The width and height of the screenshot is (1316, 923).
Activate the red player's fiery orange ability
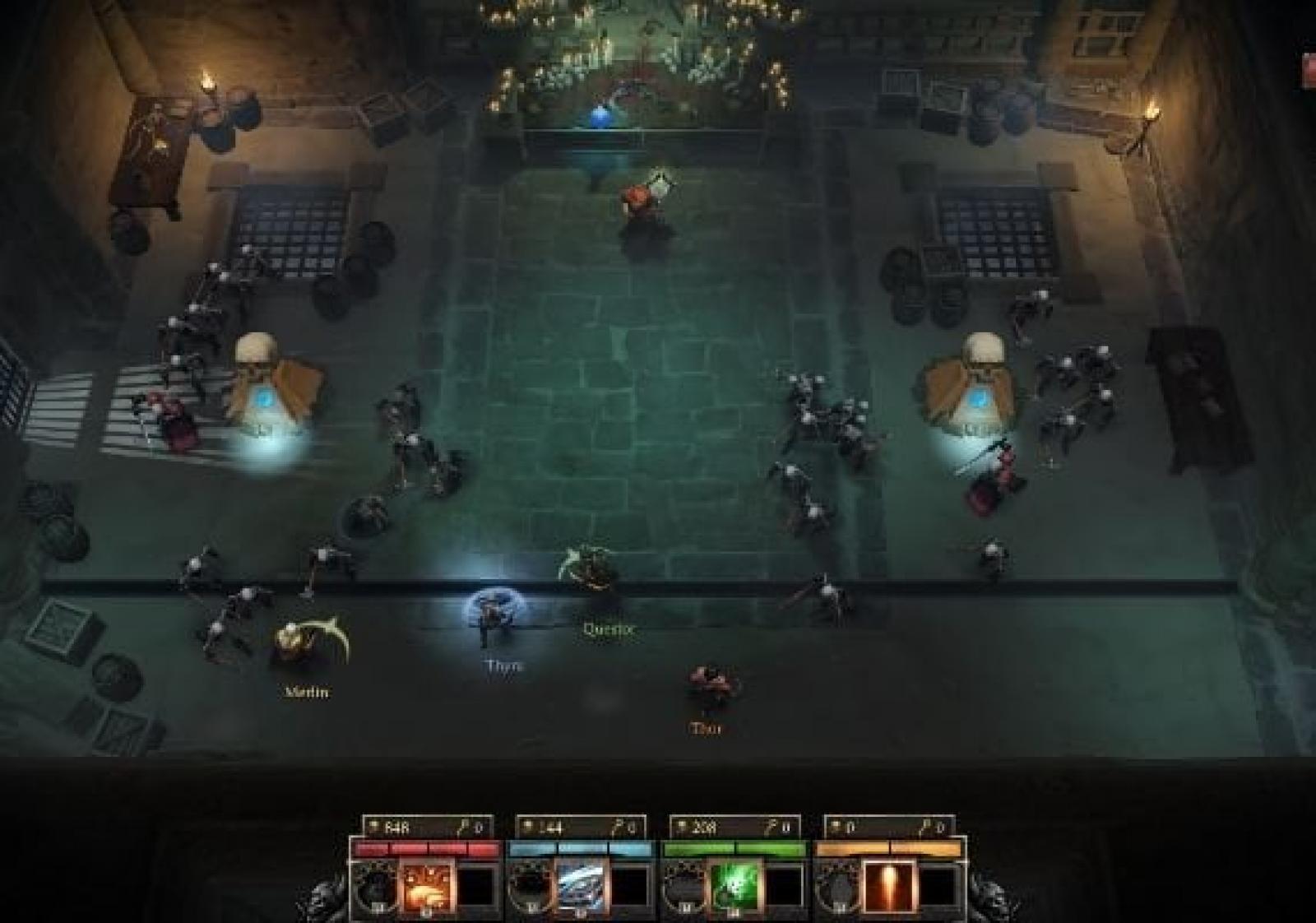[x=426, y=887]
